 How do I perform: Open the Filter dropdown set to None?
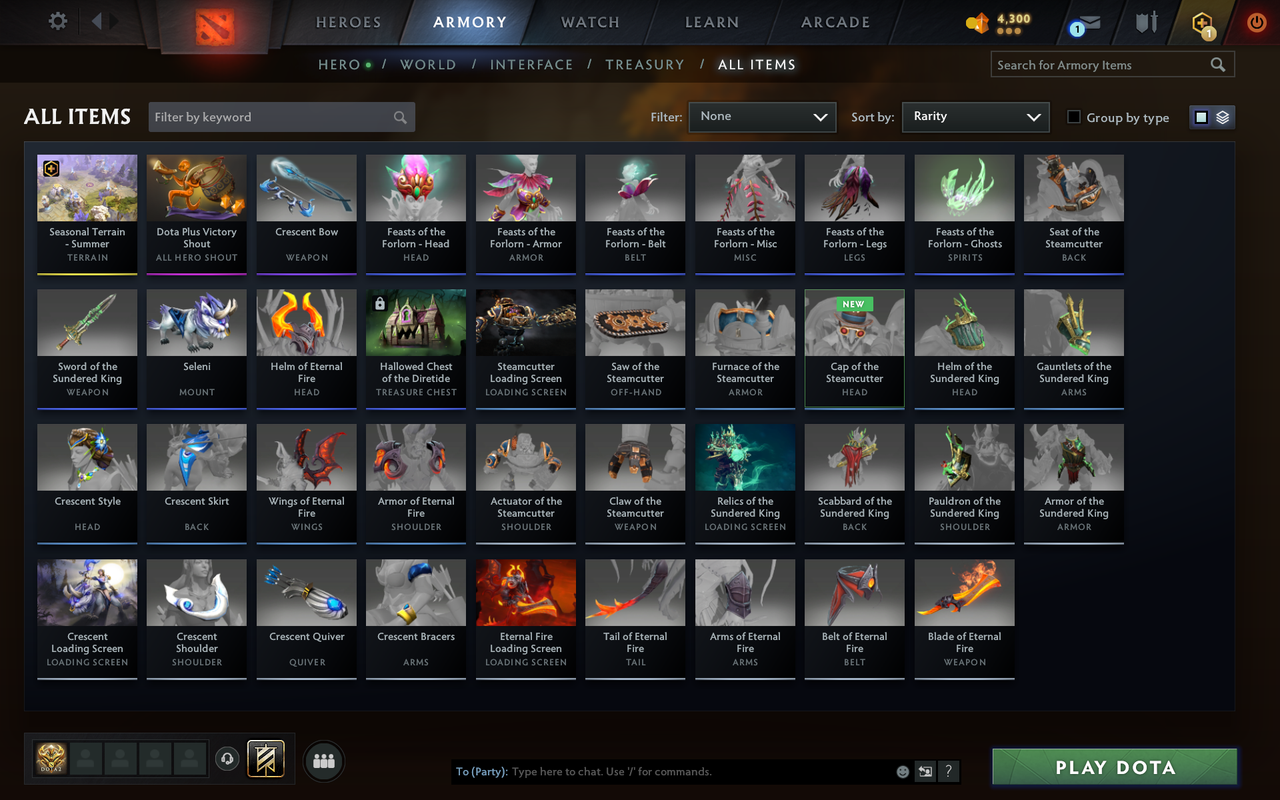(762, 117)
